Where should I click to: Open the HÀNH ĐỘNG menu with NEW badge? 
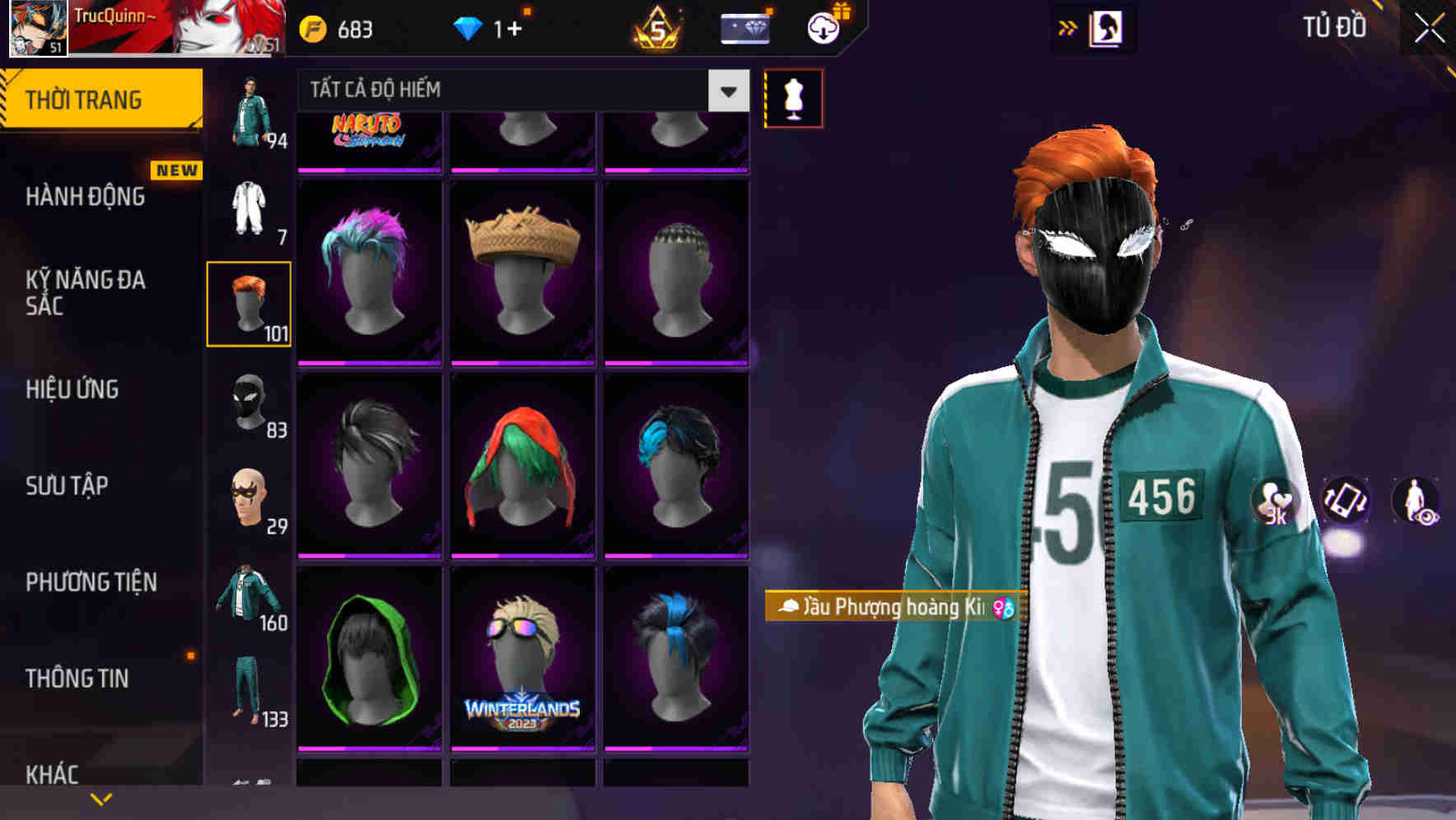(x=85, y=197)
